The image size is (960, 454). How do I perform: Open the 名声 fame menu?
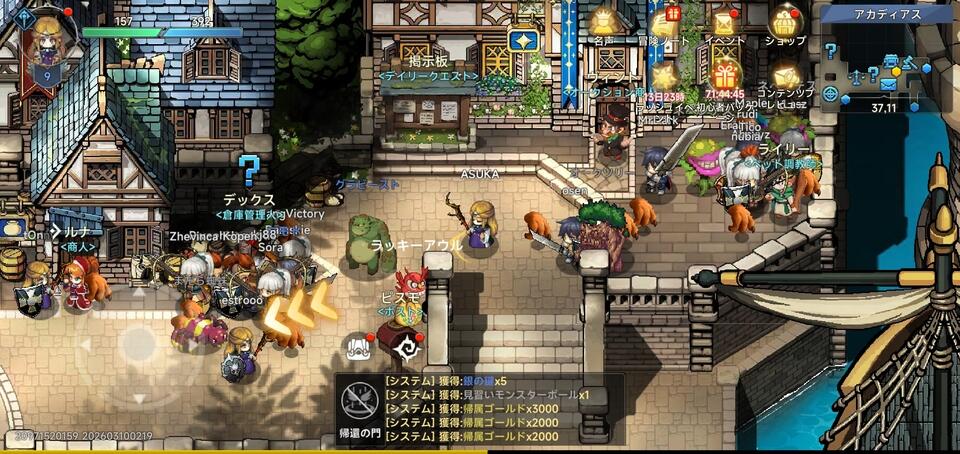603,22
